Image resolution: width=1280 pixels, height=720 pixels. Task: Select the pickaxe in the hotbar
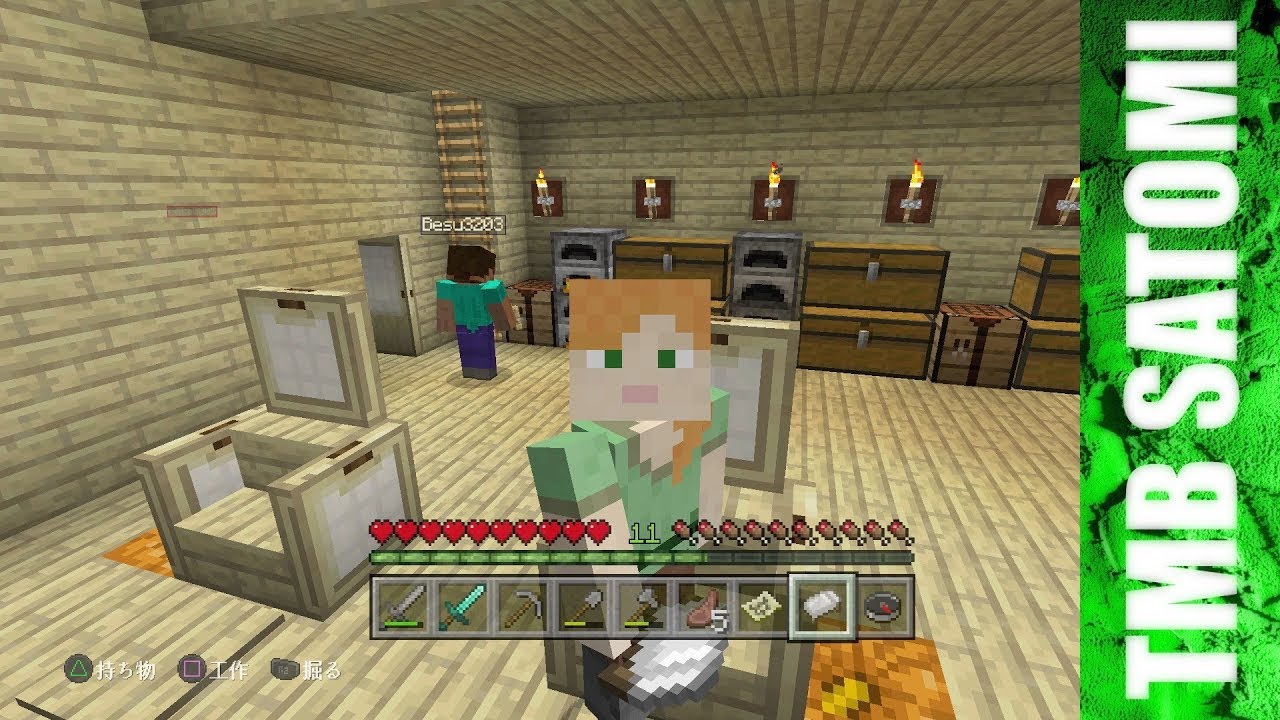point(523,605)
